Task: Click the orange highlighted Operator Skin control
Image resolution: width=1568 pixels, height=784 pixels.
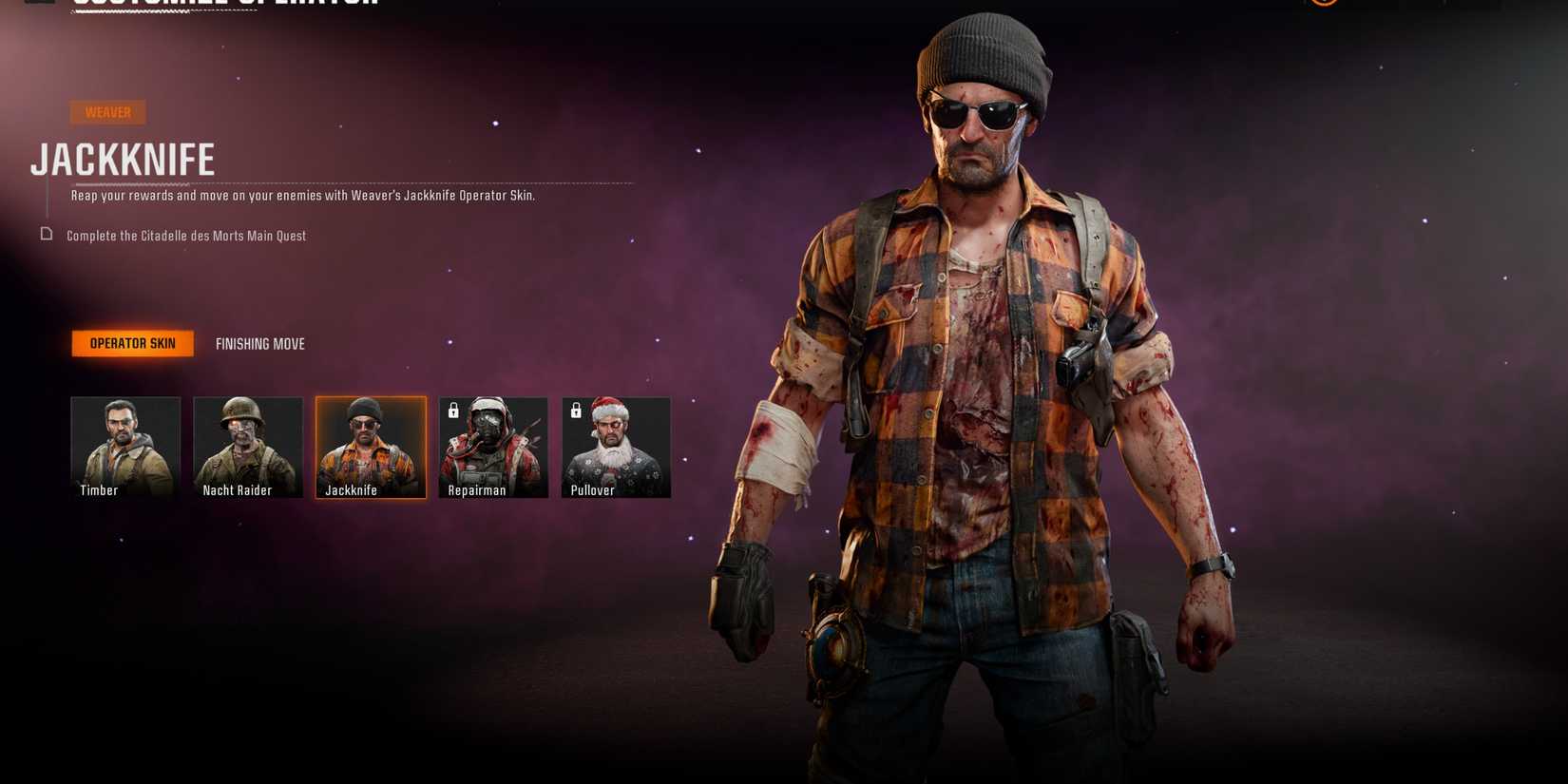Action: [x=132, y=343]
